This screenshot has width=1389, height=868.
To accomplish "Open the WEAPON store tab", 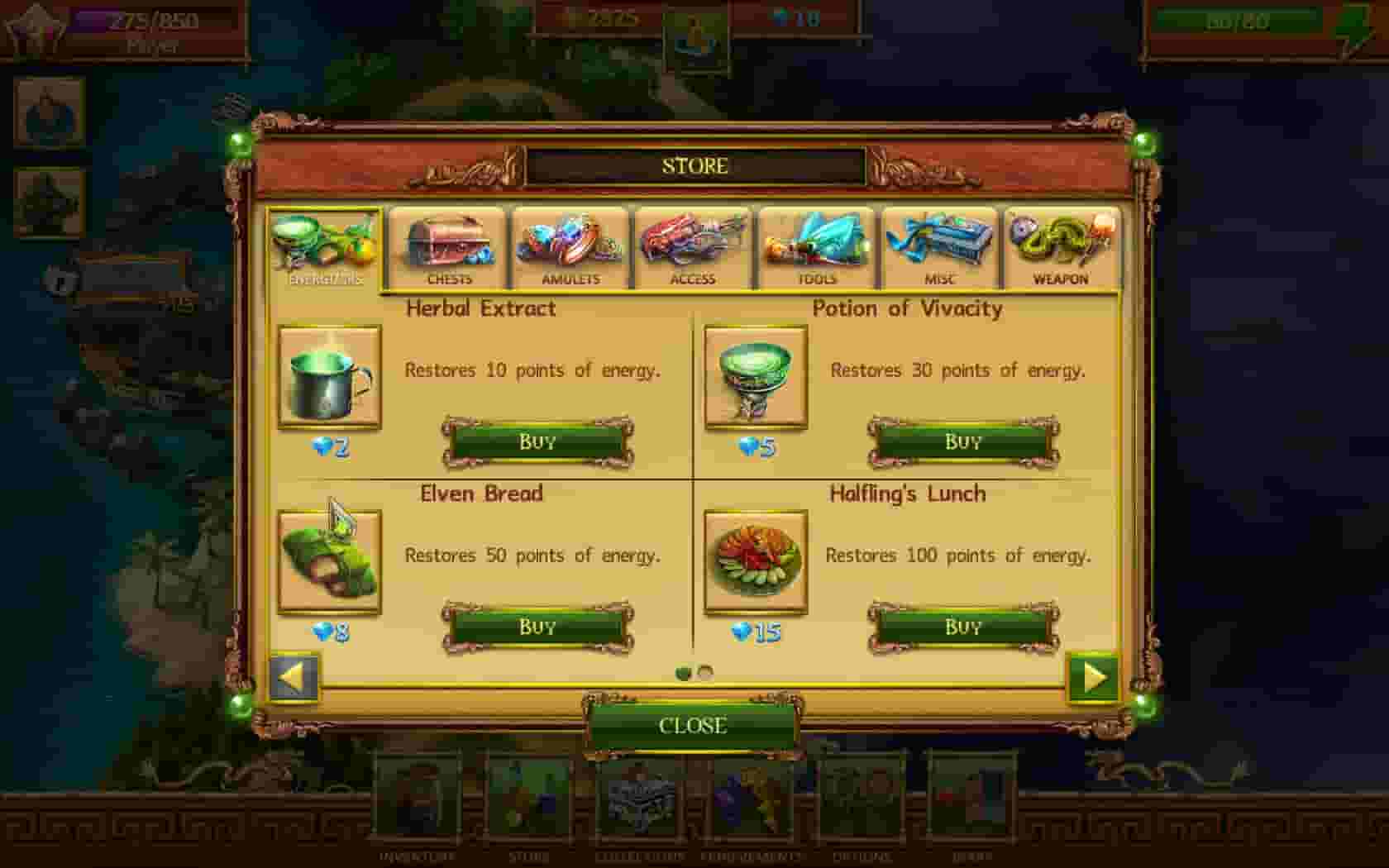I will 1061,248.
